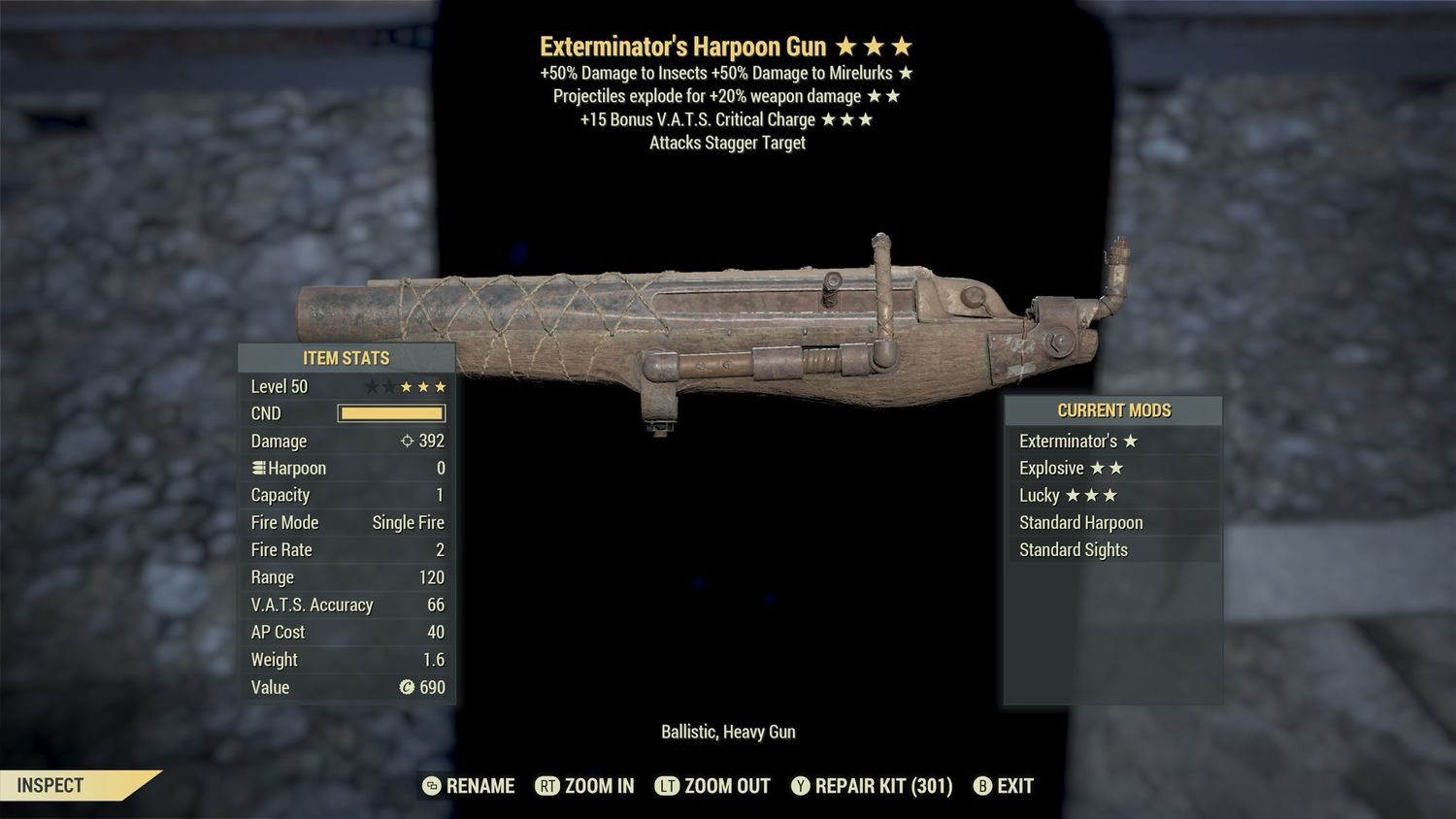Image resolution: width=1456 pixels, height=819 pixels.
Task: Select the LT Zoom Out button icon
Action: coord(668,786)
